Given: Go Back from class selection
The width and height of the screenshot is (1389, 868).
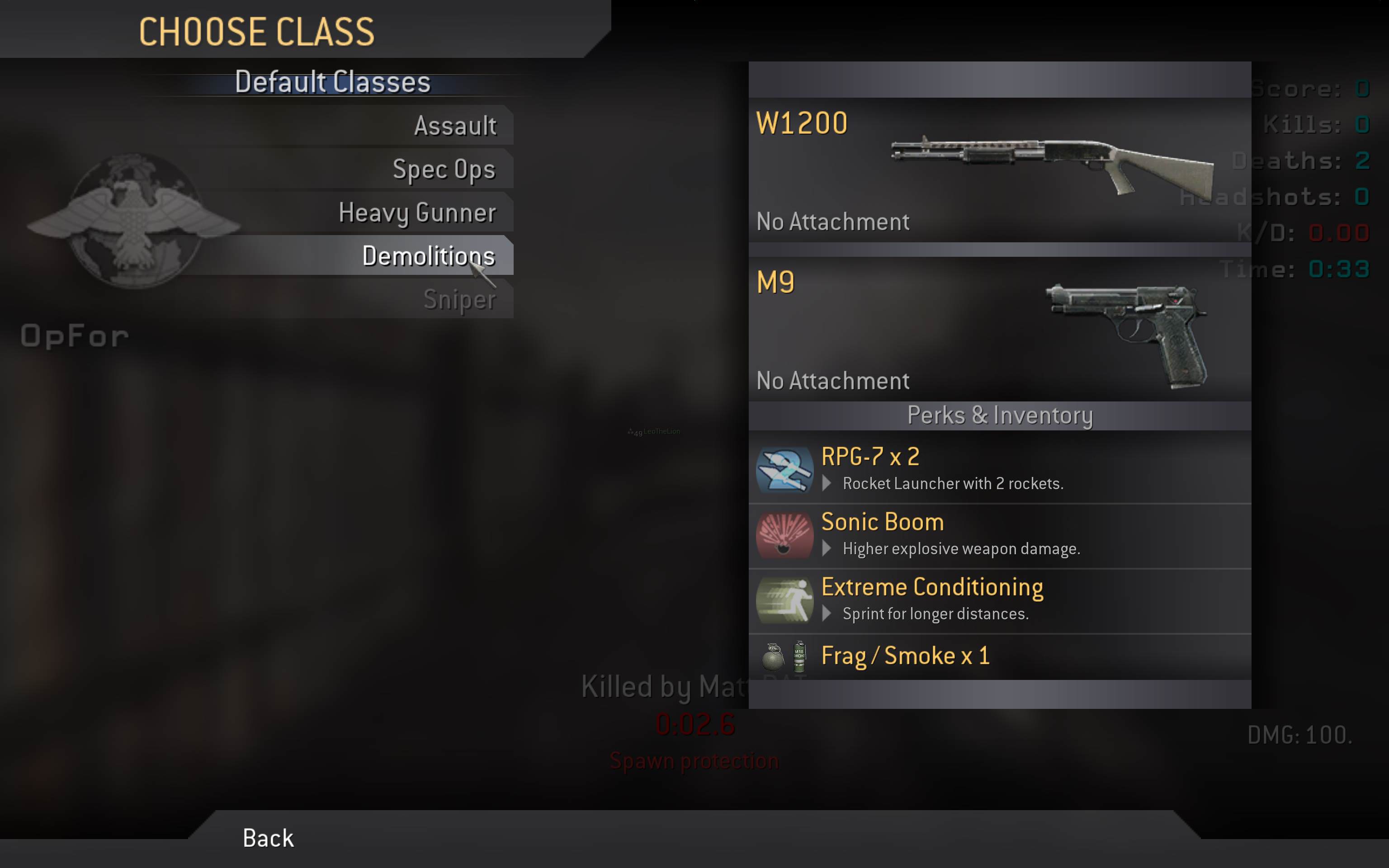Looking at the screenshot, I should [x=268, y=838].
